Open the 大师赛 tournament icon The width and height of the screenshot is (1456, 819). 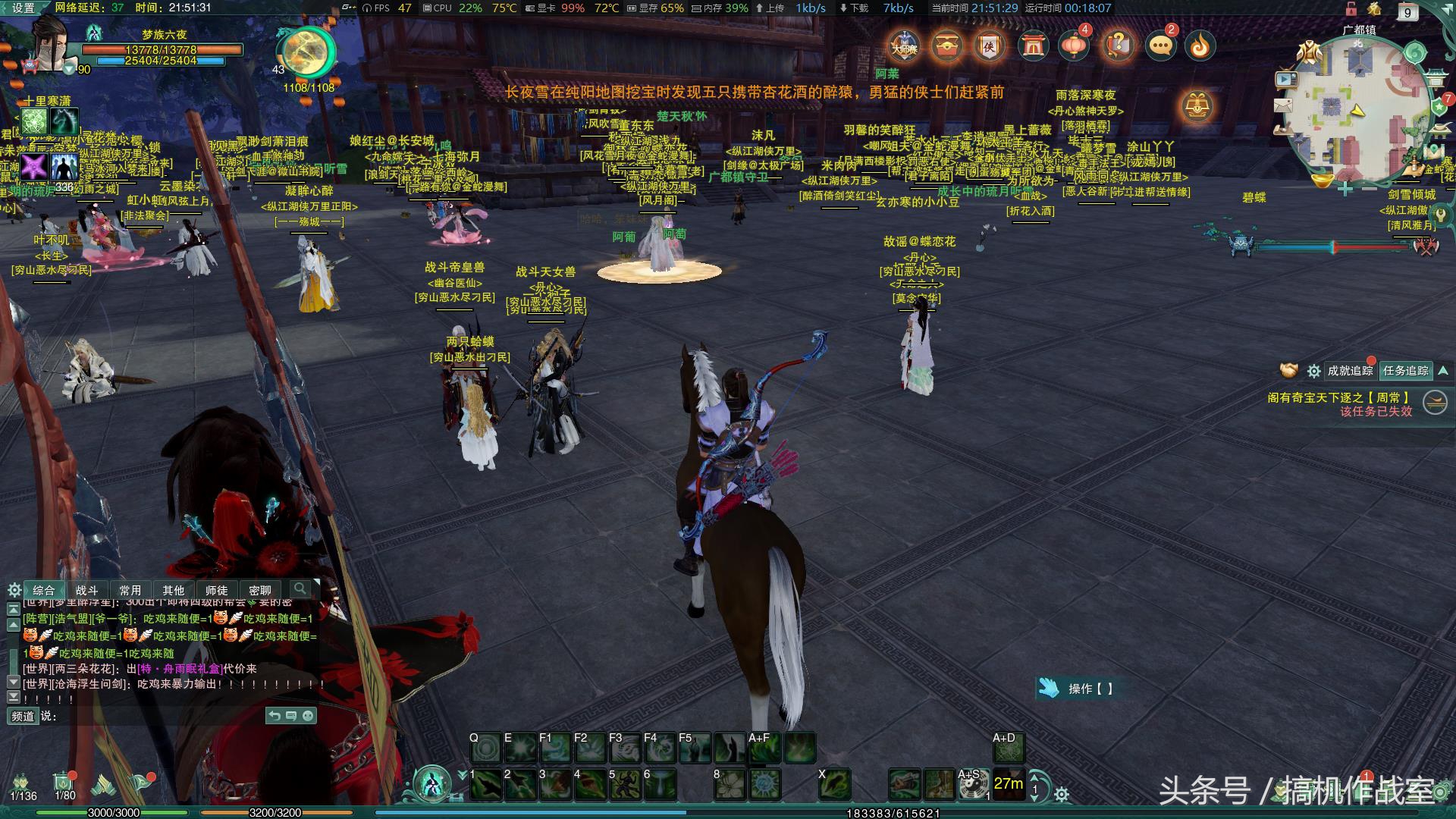click(x=904, y=47)
